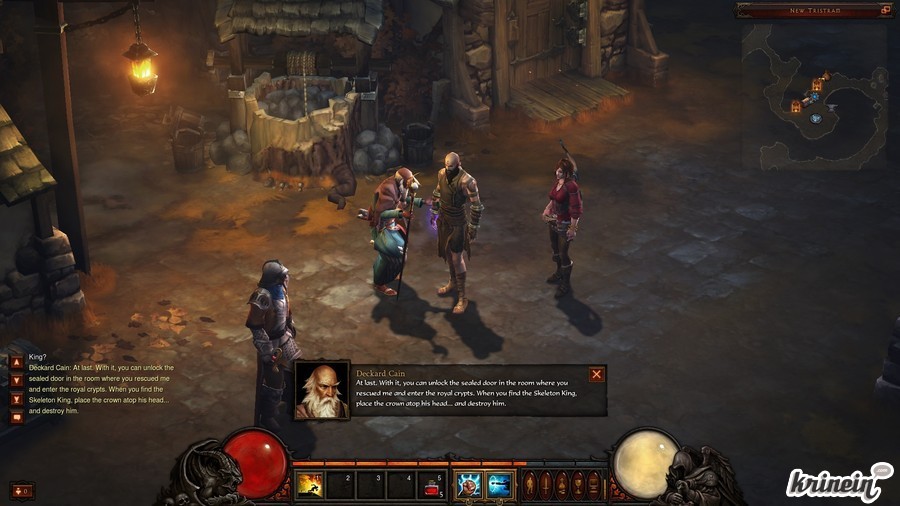900x506 pixels.
Task: Open the social button showing zero
Action: tap(21, 490)
